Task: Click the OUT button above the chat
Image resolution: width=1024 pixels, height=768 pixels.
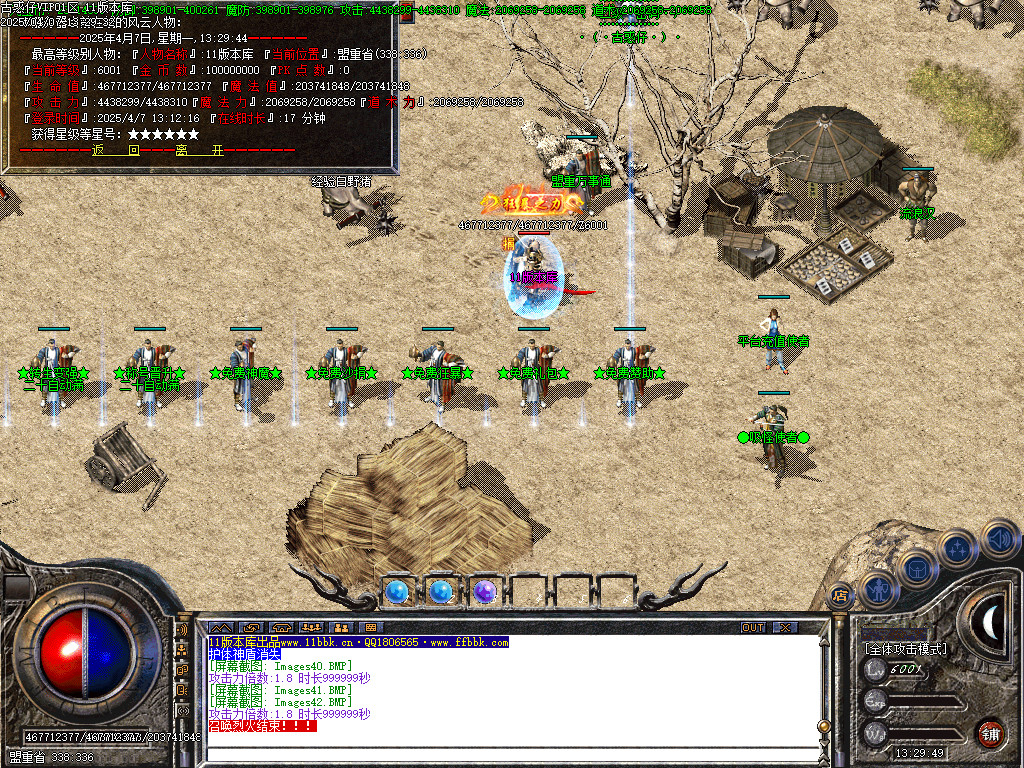Action: (753, 627)
